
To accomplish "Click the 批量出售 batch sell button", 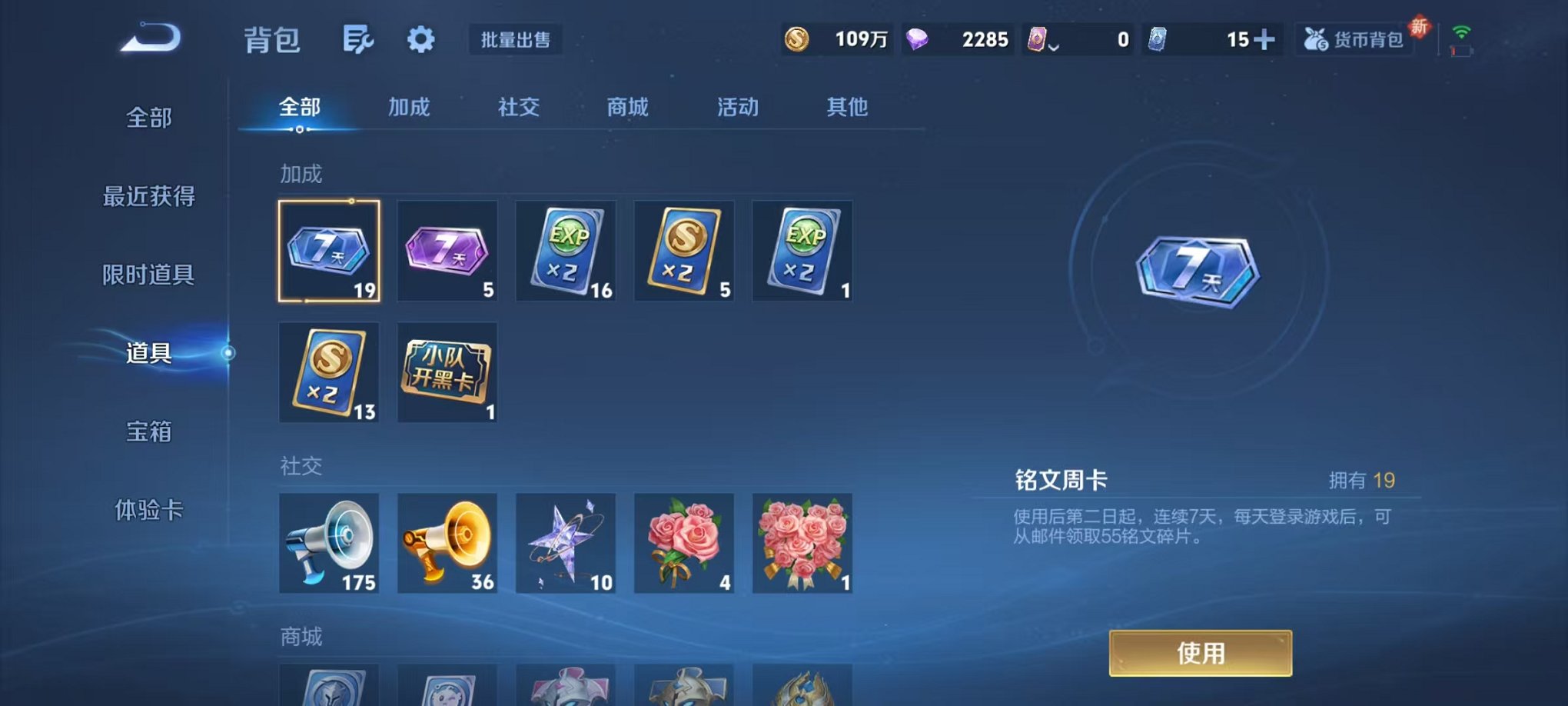I will click(x=515, y=41).
